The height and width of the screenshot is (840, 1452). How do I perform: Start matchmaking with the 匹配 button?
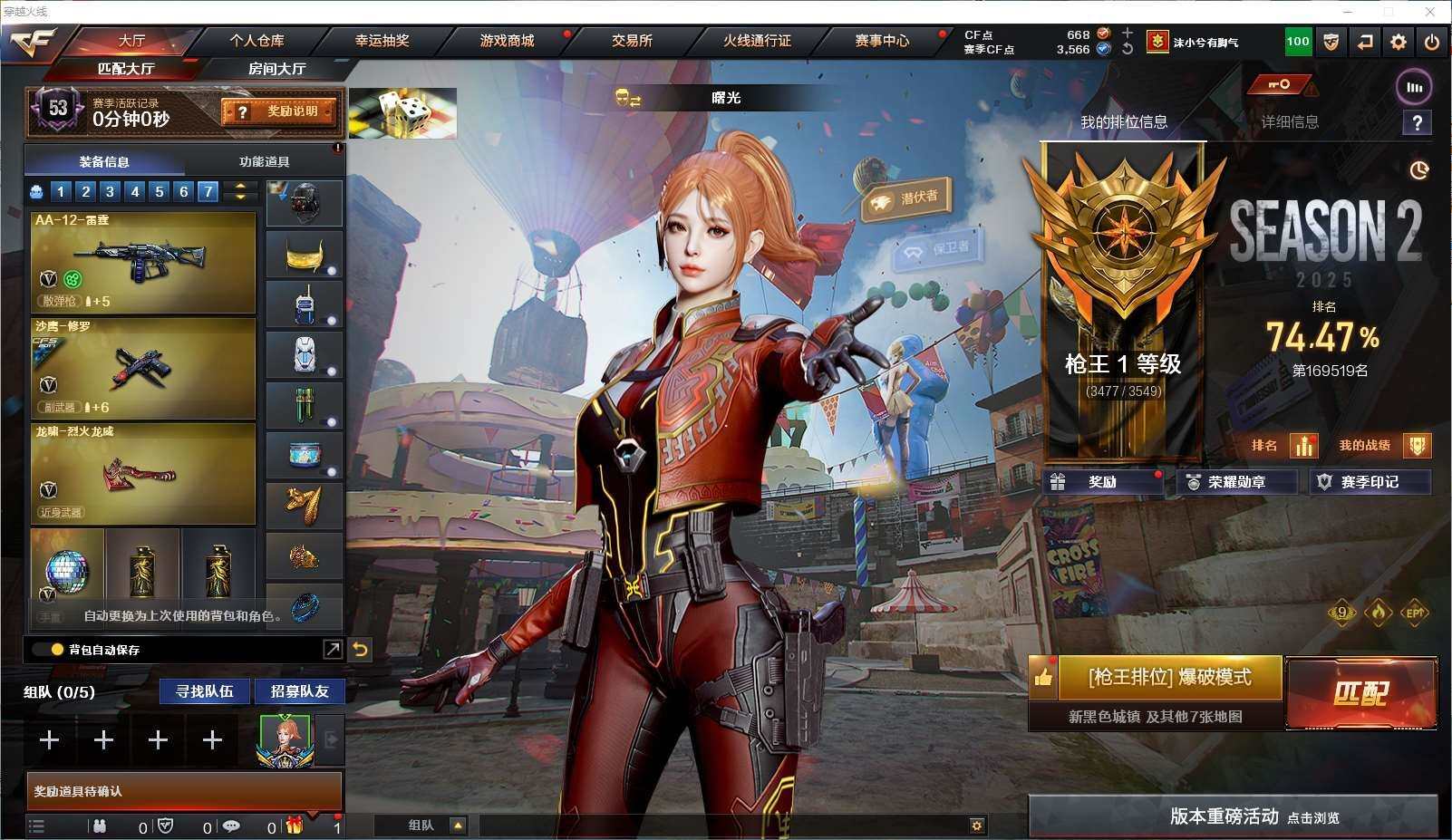(1360, 693)
